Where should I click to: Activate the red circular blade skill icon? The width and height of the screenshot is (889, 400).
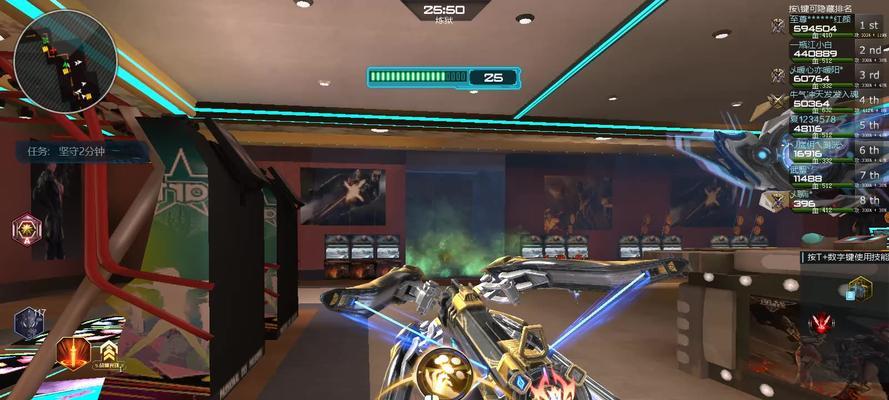click(824, 323)
